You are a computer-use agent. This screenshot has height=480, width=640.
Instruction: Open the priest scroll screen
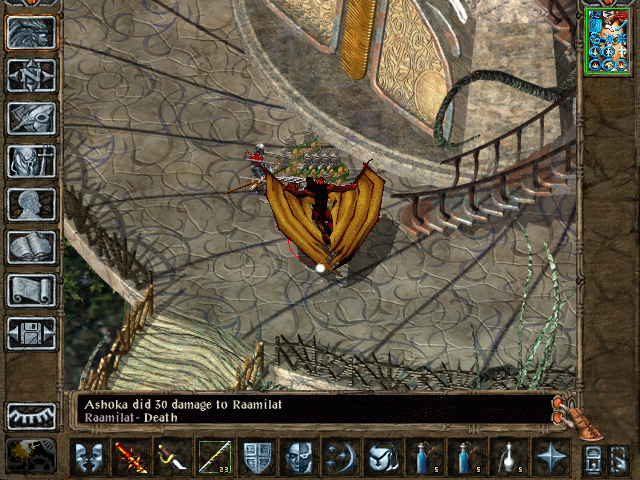click(x=31, y=290)
